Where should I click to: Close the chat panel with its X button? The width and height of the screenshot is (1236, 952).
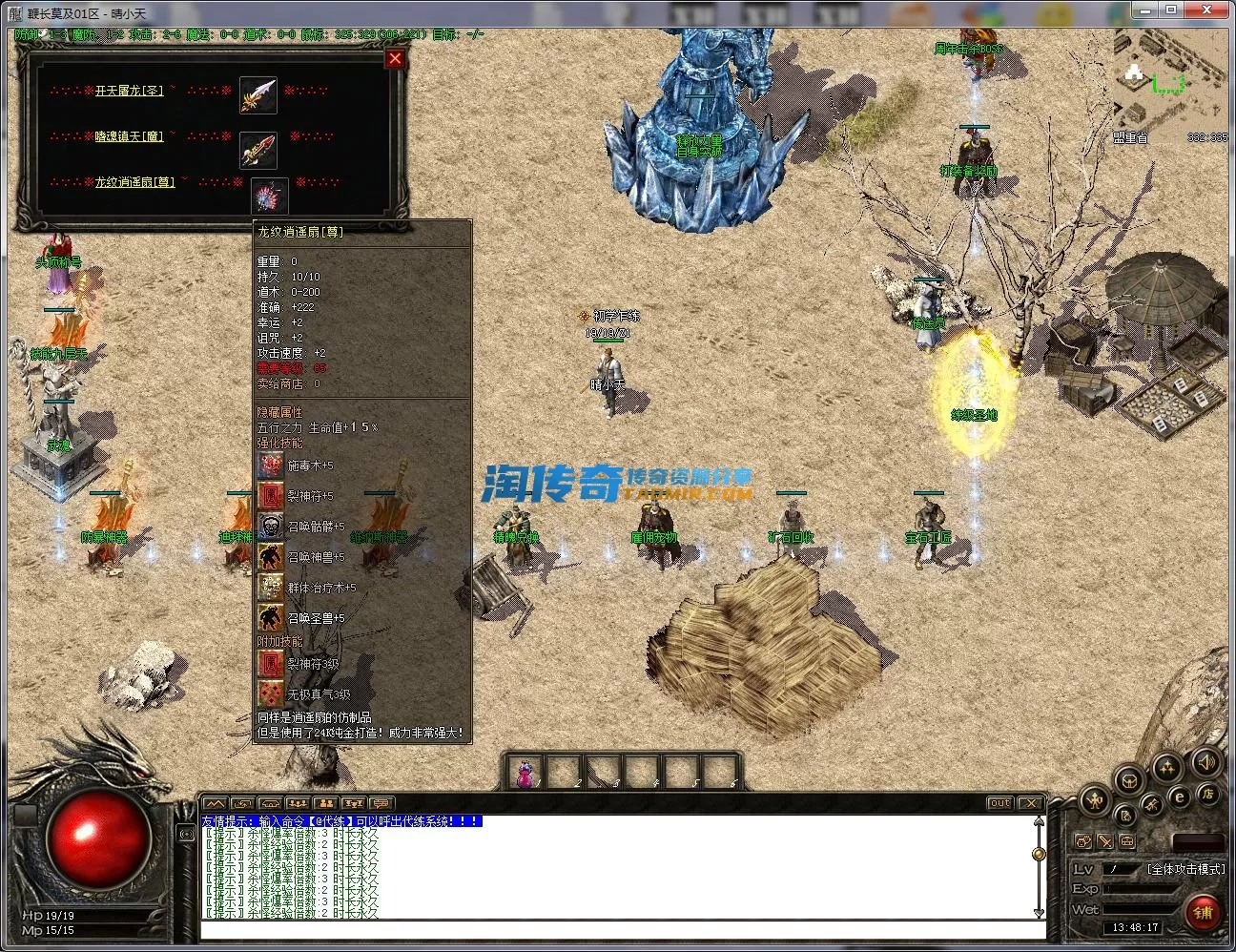1030,803
